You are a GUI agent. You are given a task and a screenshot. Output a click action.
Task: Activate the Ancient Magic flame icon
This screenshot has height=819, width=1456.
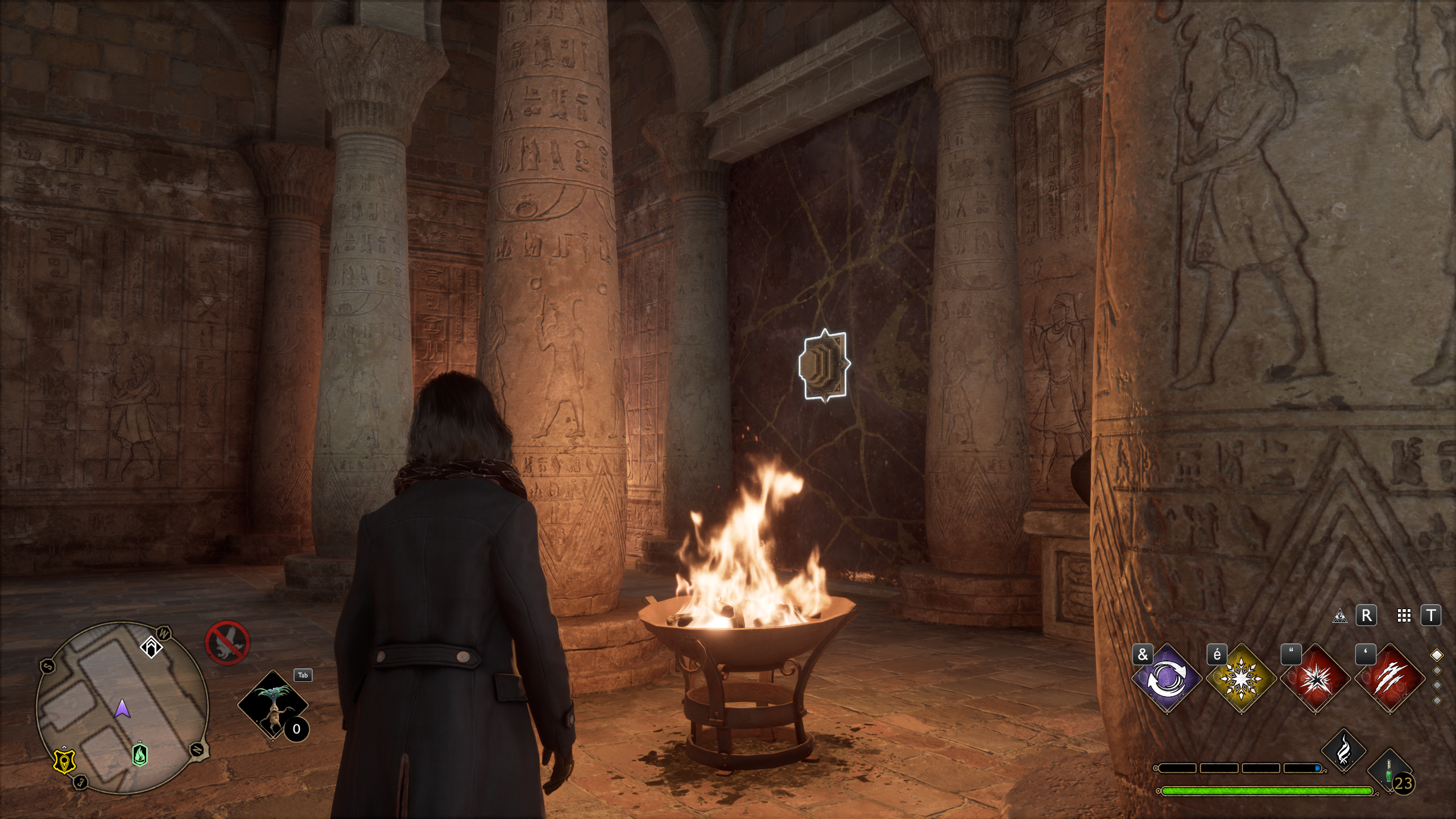tap(1343, 751)
